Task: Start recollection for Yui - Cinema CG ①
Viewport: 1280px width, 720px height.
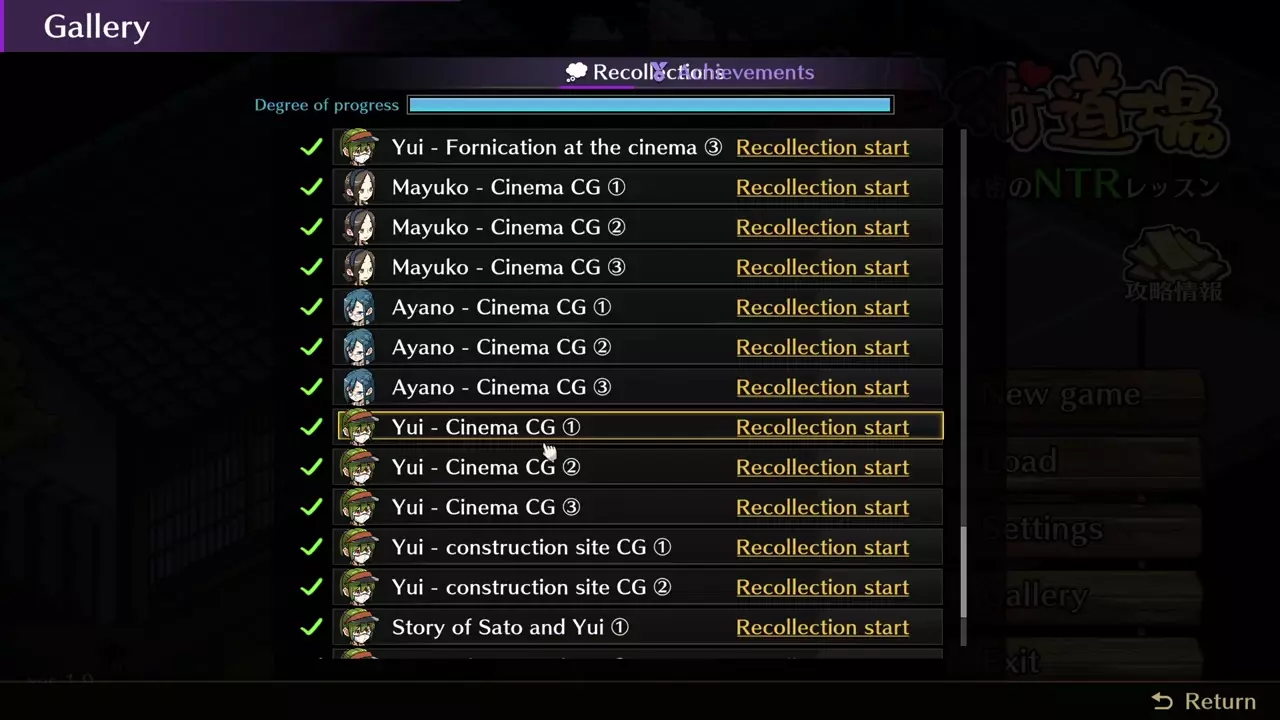Action: [822, 427]
